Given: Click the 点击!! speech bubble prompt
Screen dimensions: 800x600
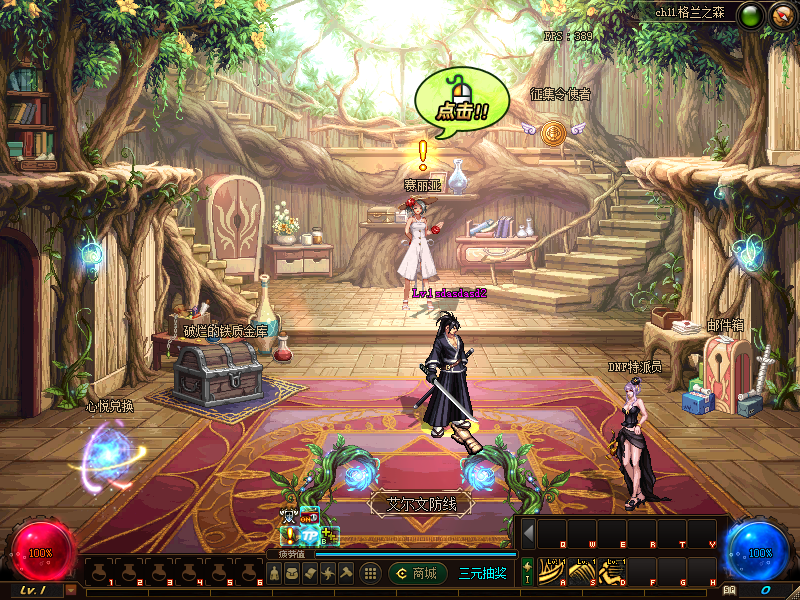Looking at the screenshot, I should pyautogui.click(x=456, y=100).
